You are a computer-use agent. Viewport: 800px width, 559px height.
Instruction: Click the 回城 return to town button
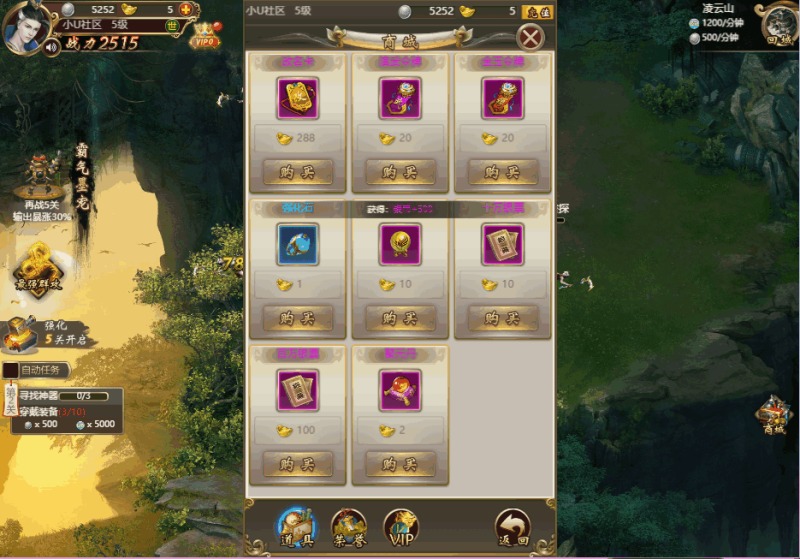click(777, 25)
